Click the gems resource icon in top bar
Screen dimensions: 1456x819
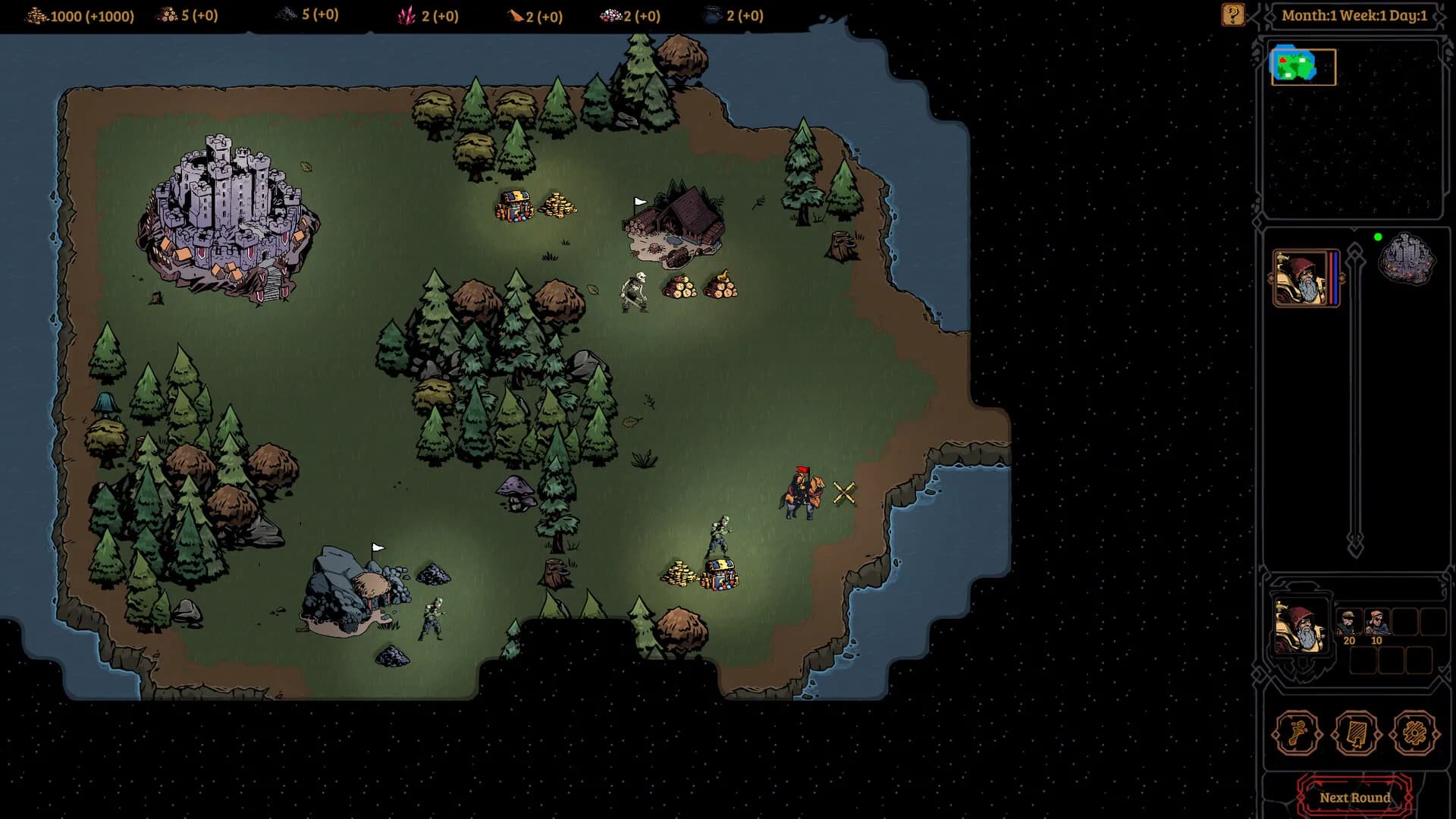tap(610, 14)
